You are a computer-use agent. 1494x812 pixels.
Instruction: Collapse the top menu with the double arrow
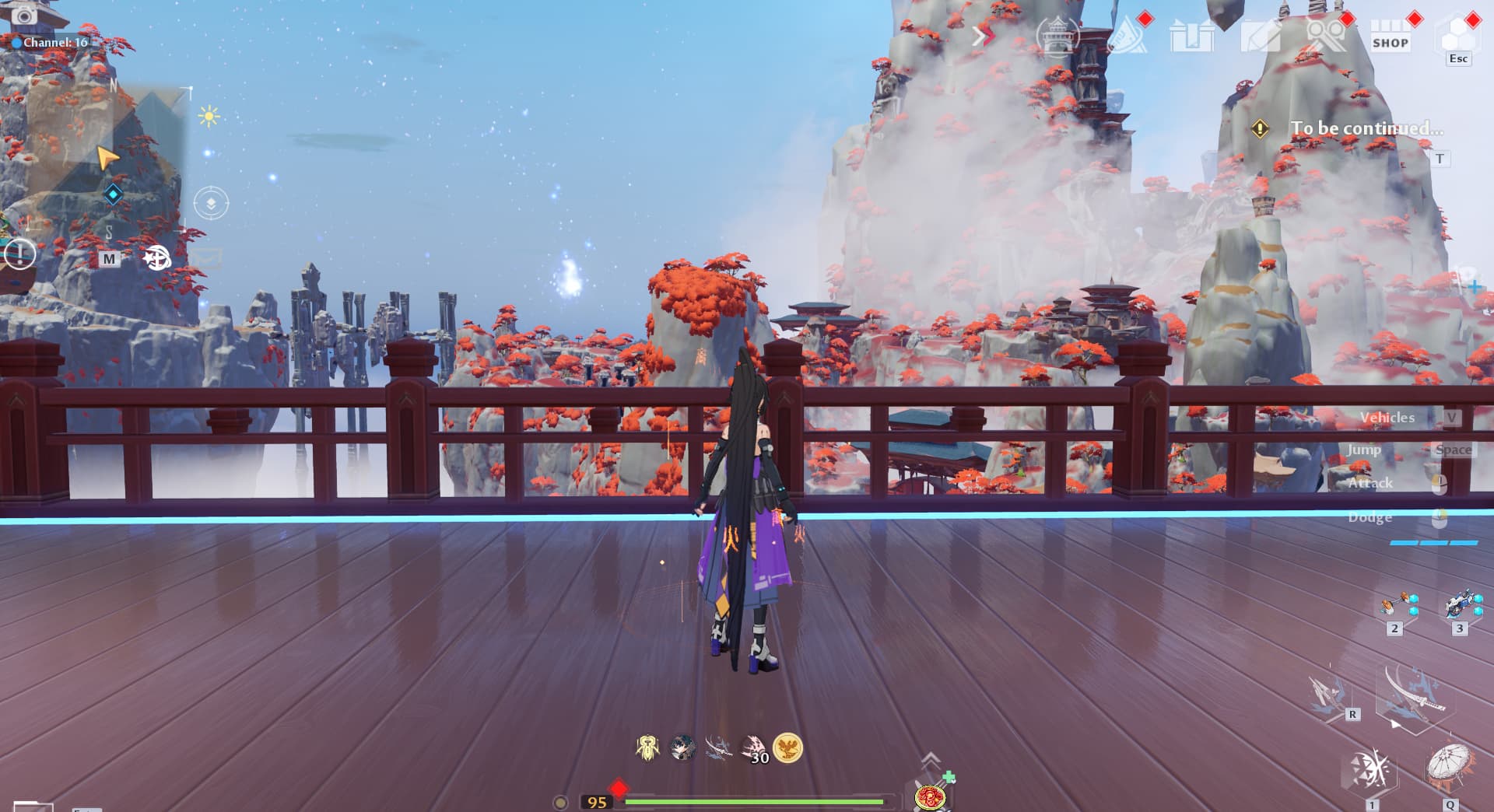pos(984,36)
